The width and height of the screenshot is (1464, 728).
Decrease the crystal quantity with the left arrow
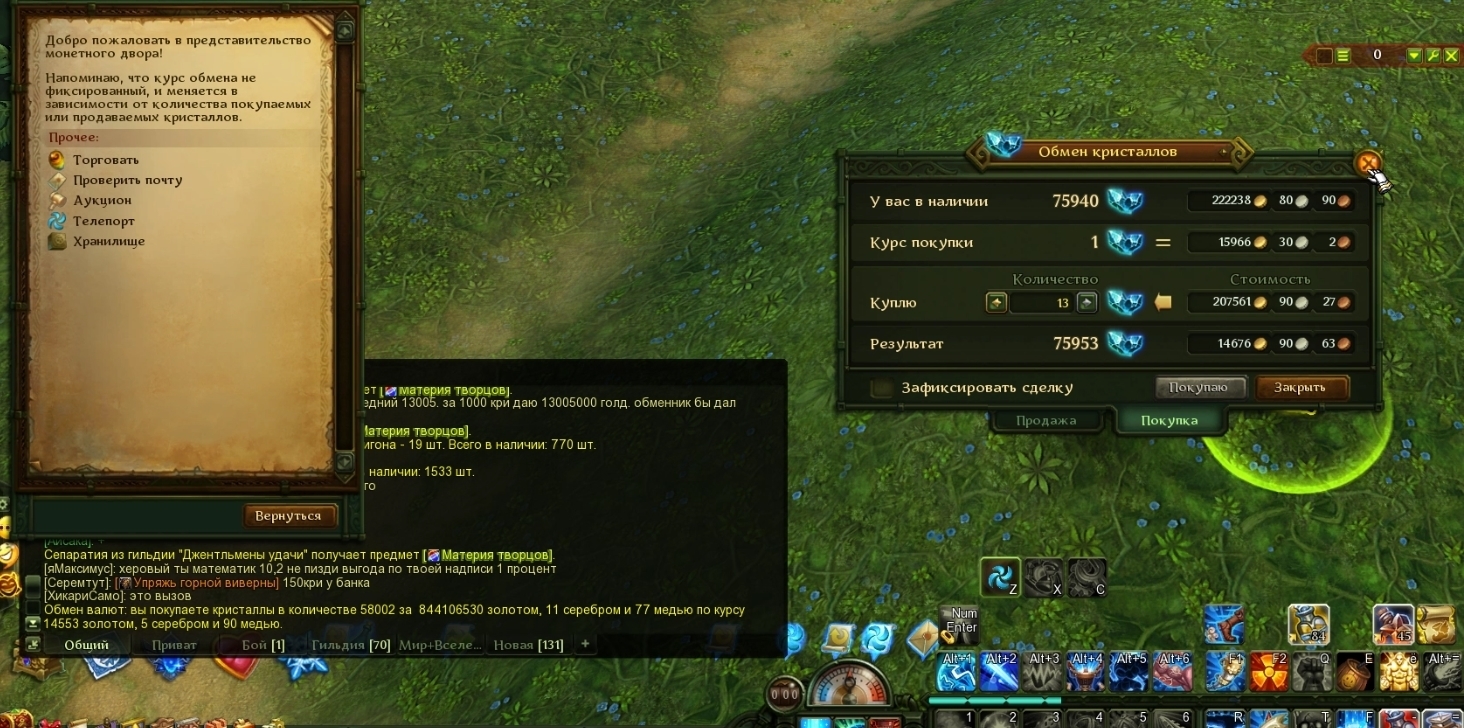[x=996, y=302]
